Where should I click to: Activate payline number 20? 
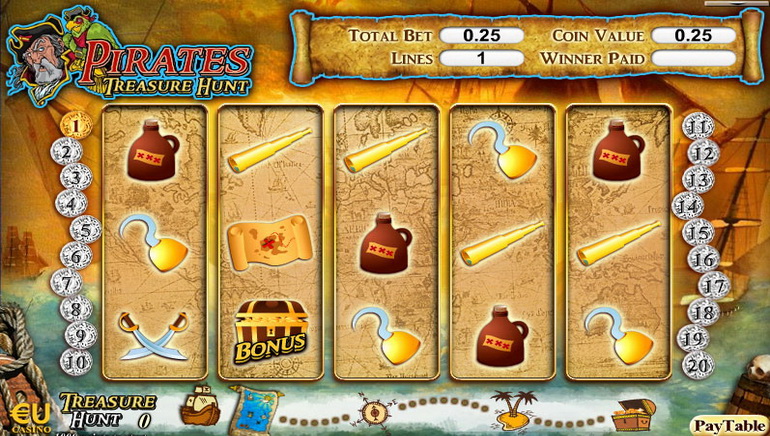click(x=697, y=364)
